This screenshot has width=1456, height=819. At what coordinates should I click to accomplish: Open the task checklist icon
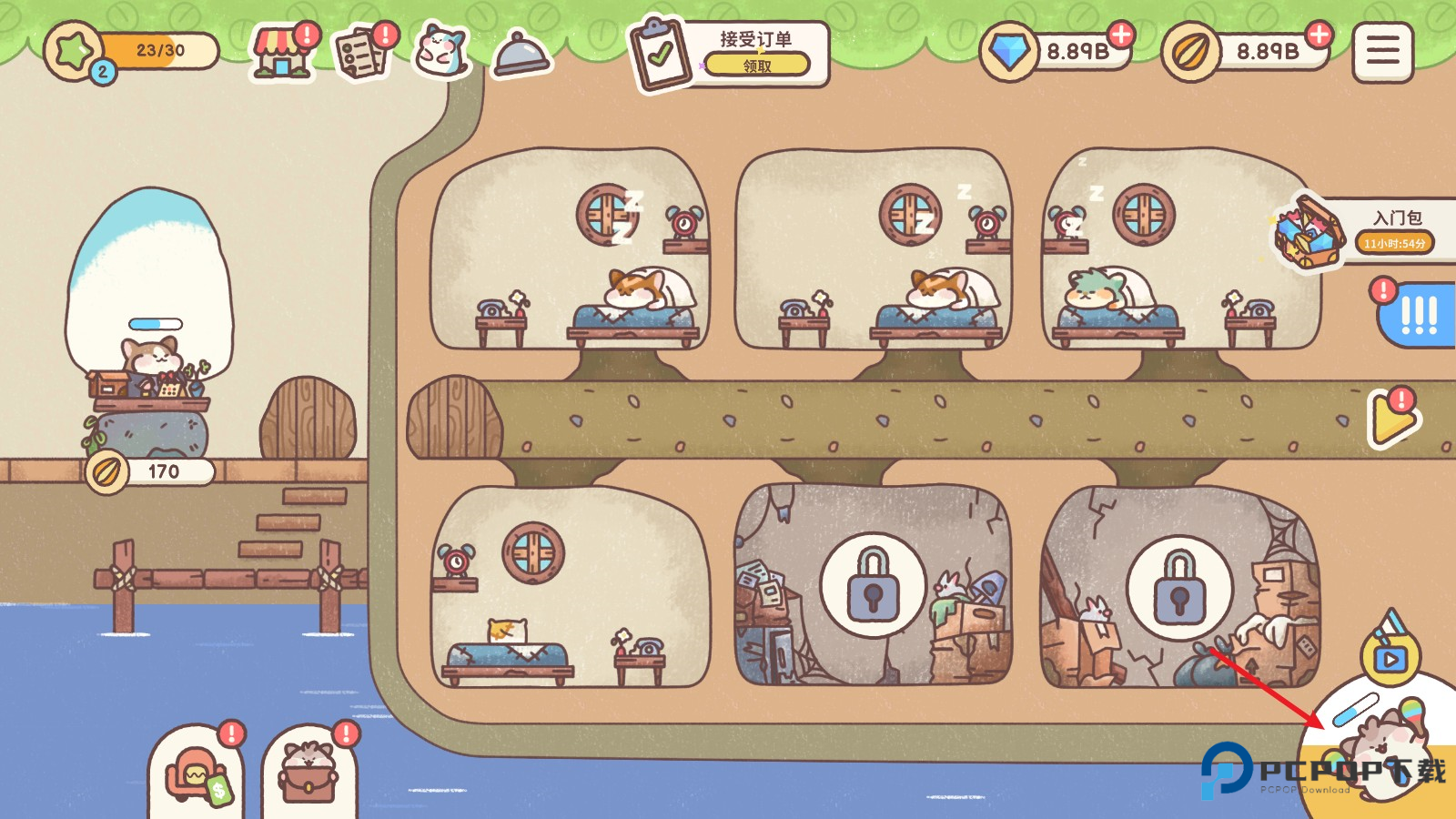[x=362, y=53]
